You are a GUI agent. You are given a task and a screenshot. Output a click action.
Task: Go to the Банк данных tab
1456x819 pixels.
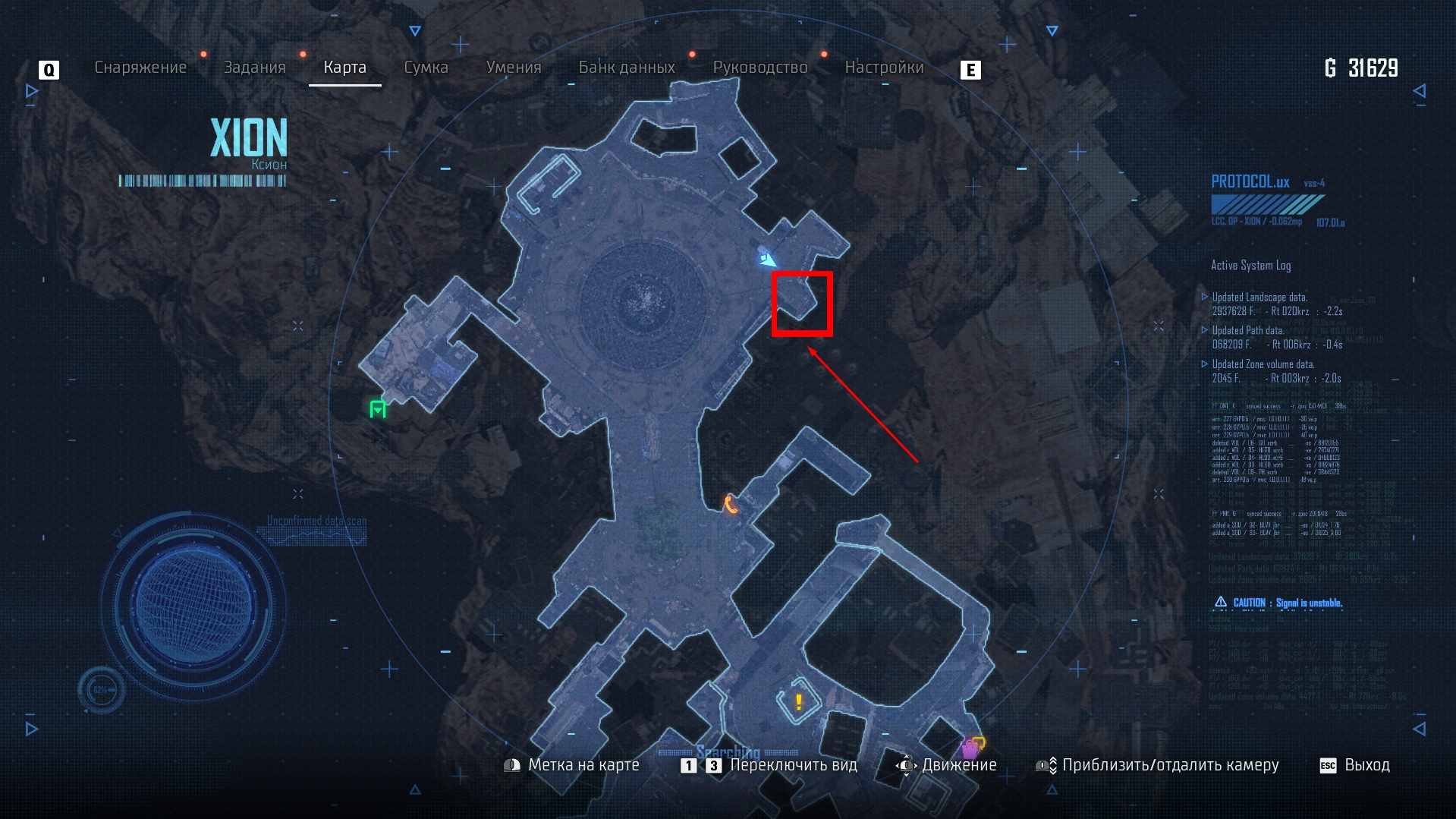pos(627,68)
